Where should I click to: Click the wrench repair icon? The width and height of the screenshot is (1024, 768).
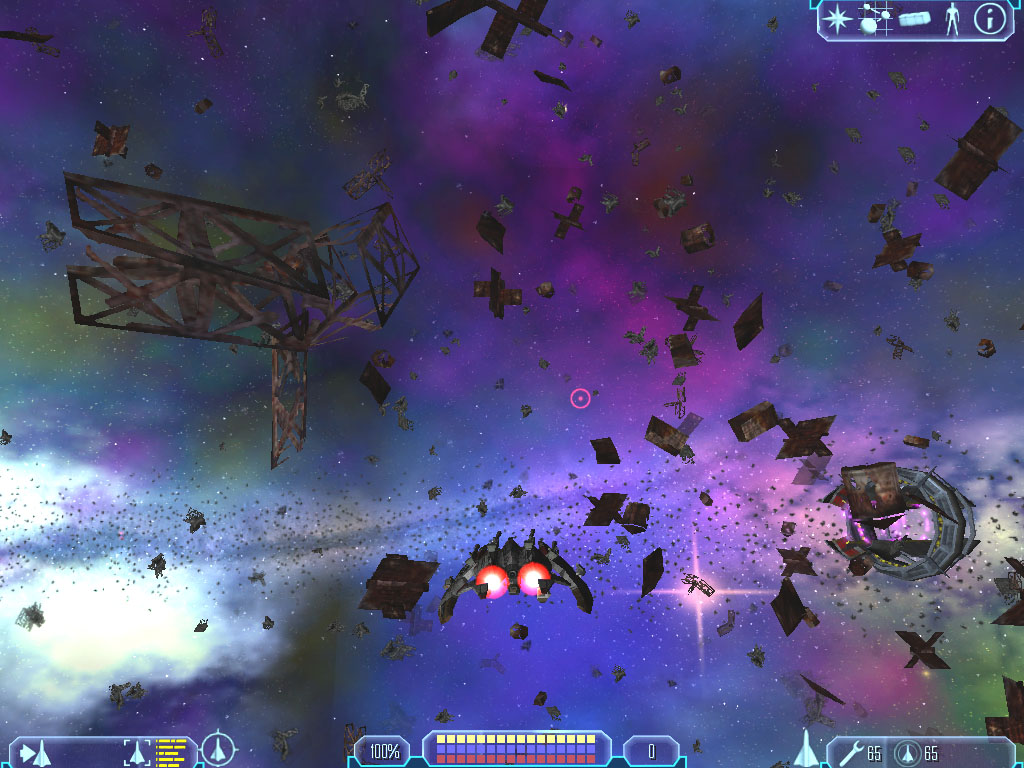pos(850,752)
